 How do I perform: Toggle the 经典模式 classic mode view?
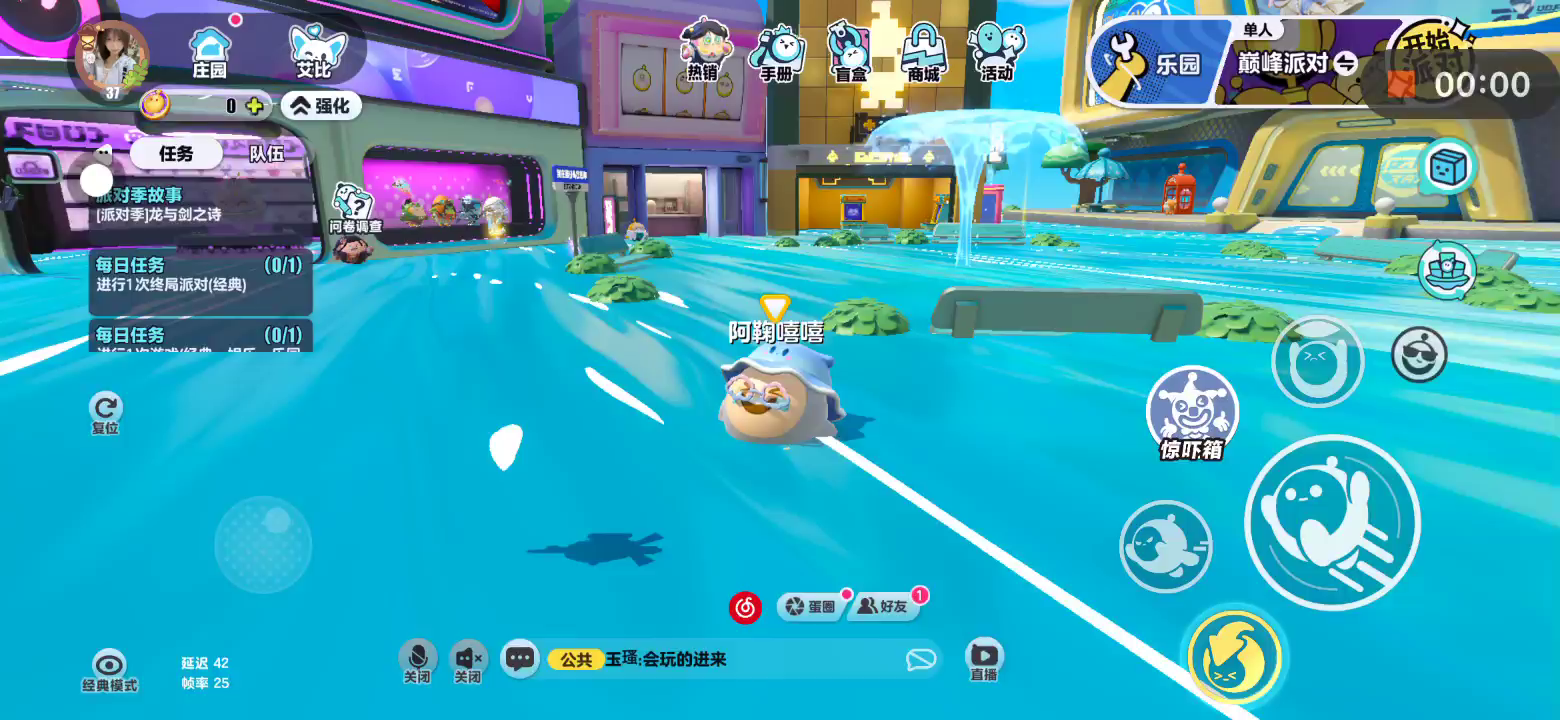(x=109, y=670)
